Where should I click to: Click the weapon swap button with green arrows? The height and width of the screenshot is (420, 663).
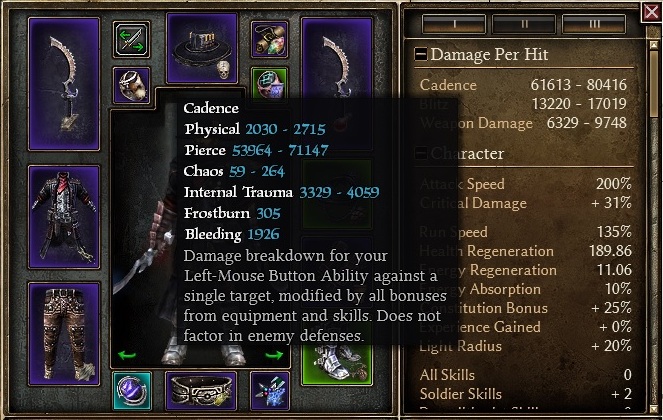(x=131, y=39)
